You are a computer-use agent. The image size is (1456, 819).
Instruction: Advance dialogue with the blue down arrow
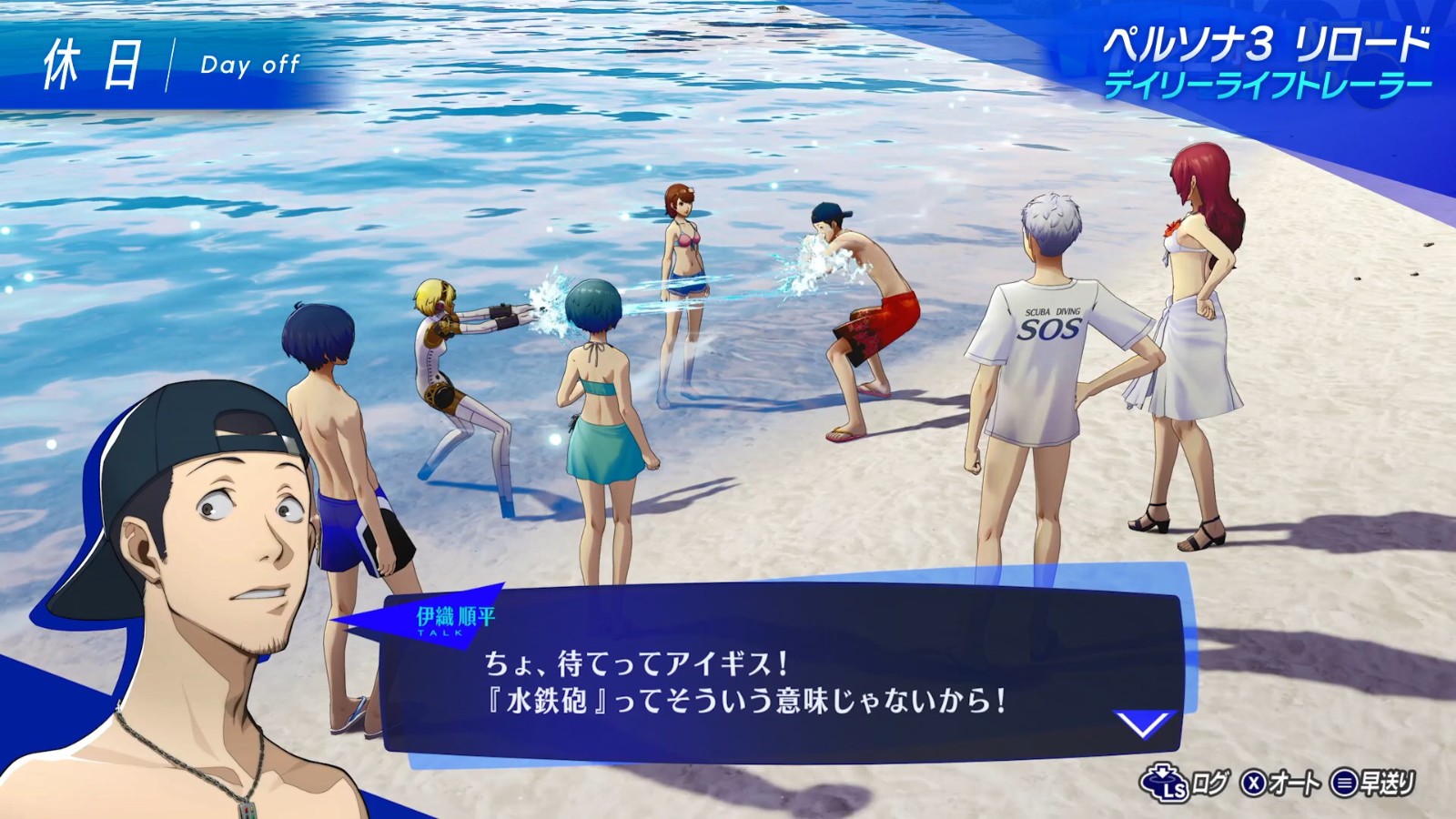coord(1144,724)
